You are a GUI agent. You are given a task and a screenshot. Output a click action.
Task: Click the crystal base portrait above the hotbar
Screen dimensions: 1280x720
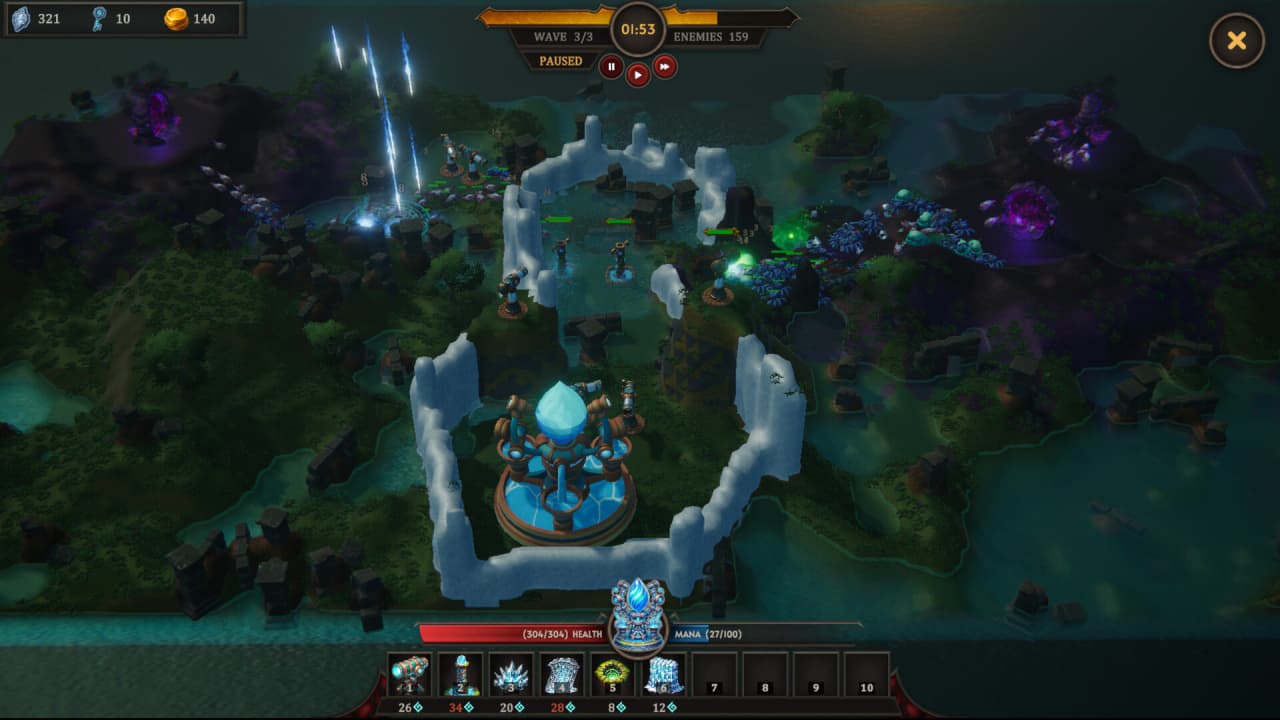pos(638,614)
